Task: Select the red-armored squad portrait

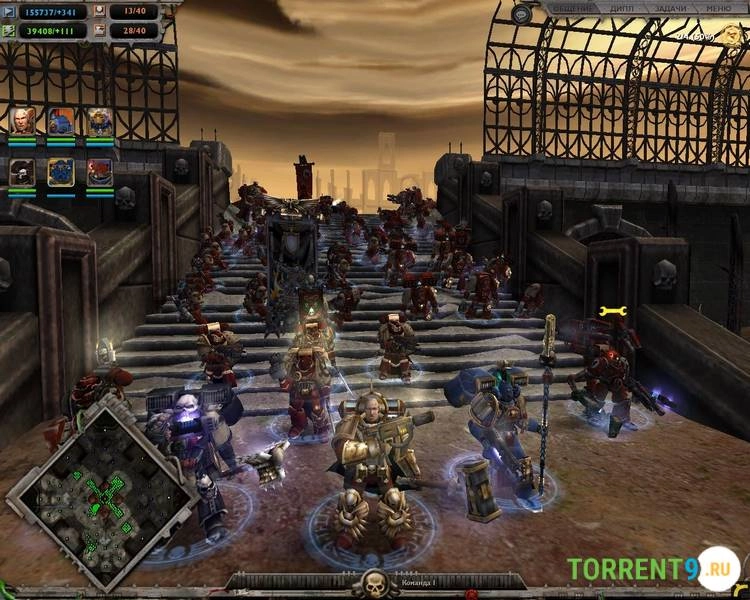Action: click(x=99, y=172)
